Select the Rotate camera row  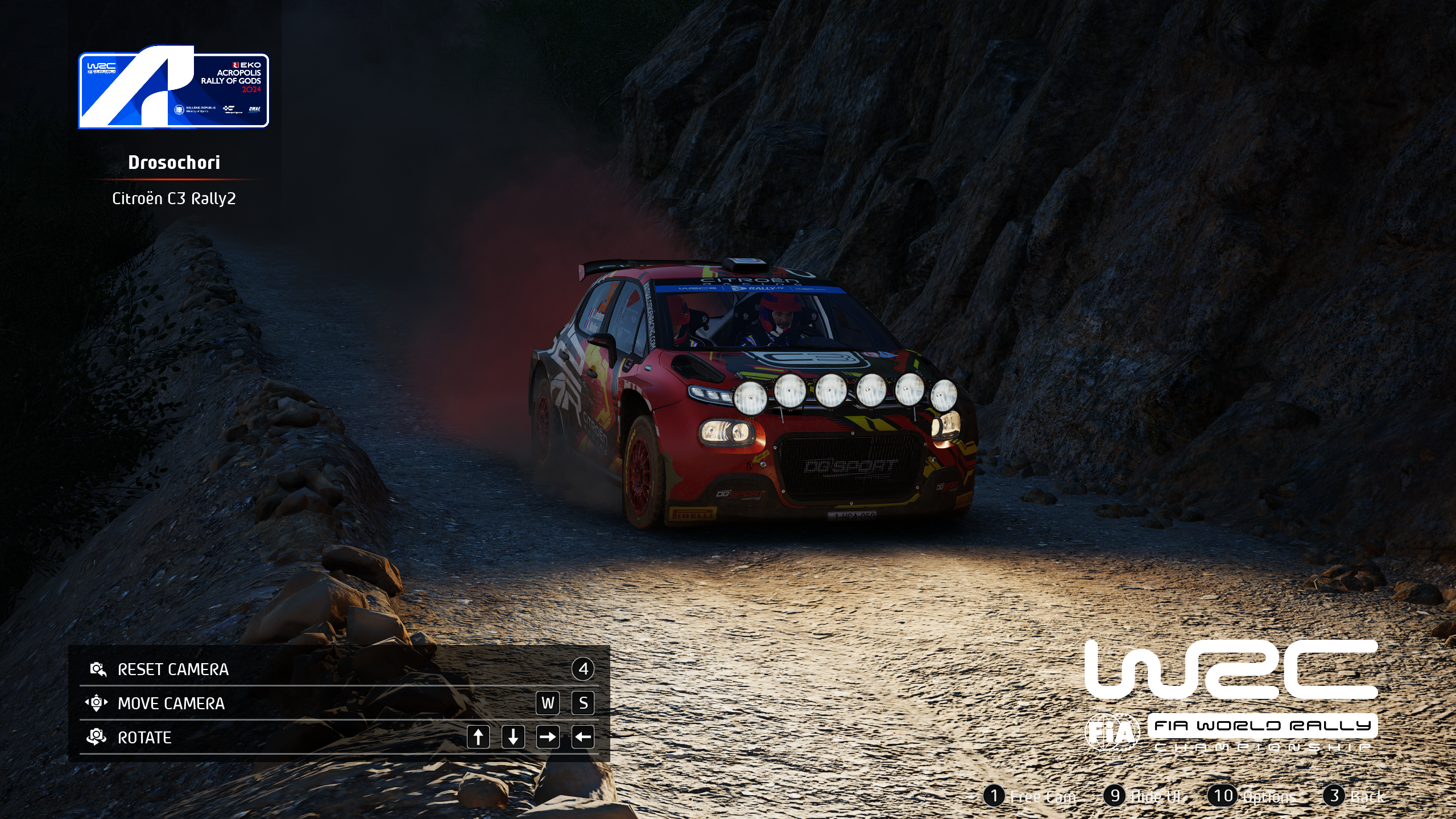click(x=144, y=738)
